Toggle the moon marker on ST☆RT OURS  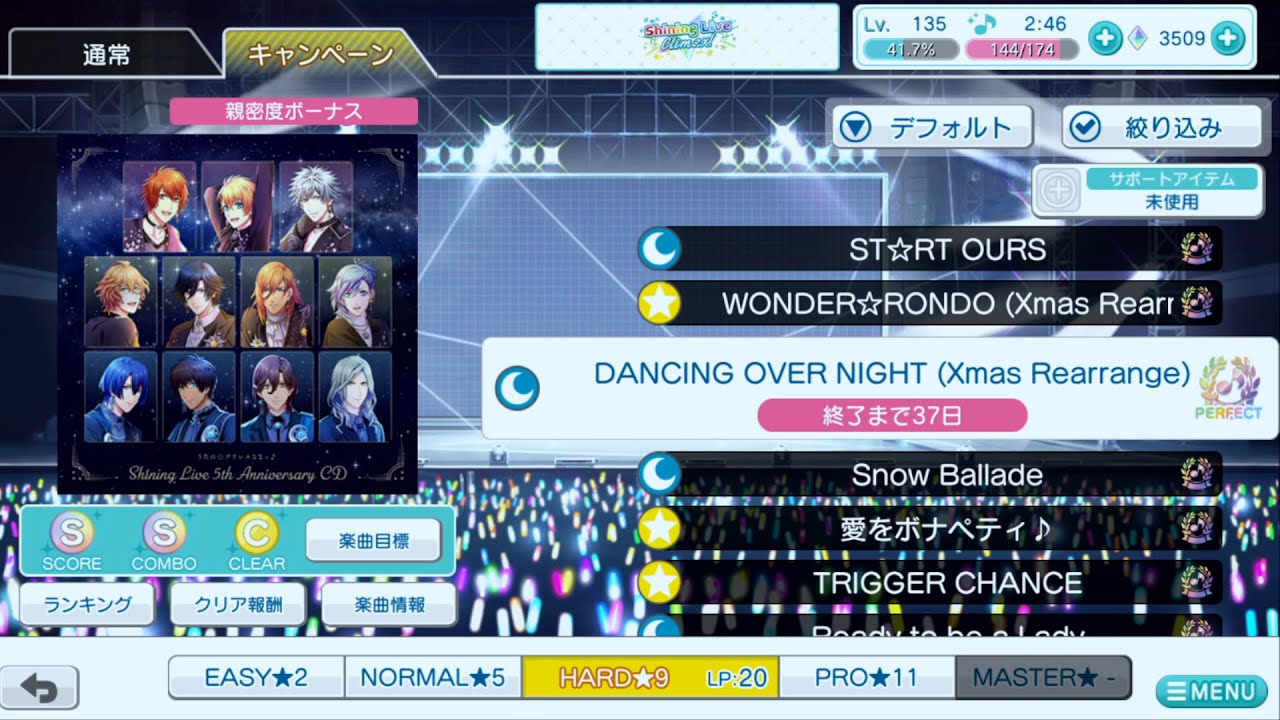point(660,249)
